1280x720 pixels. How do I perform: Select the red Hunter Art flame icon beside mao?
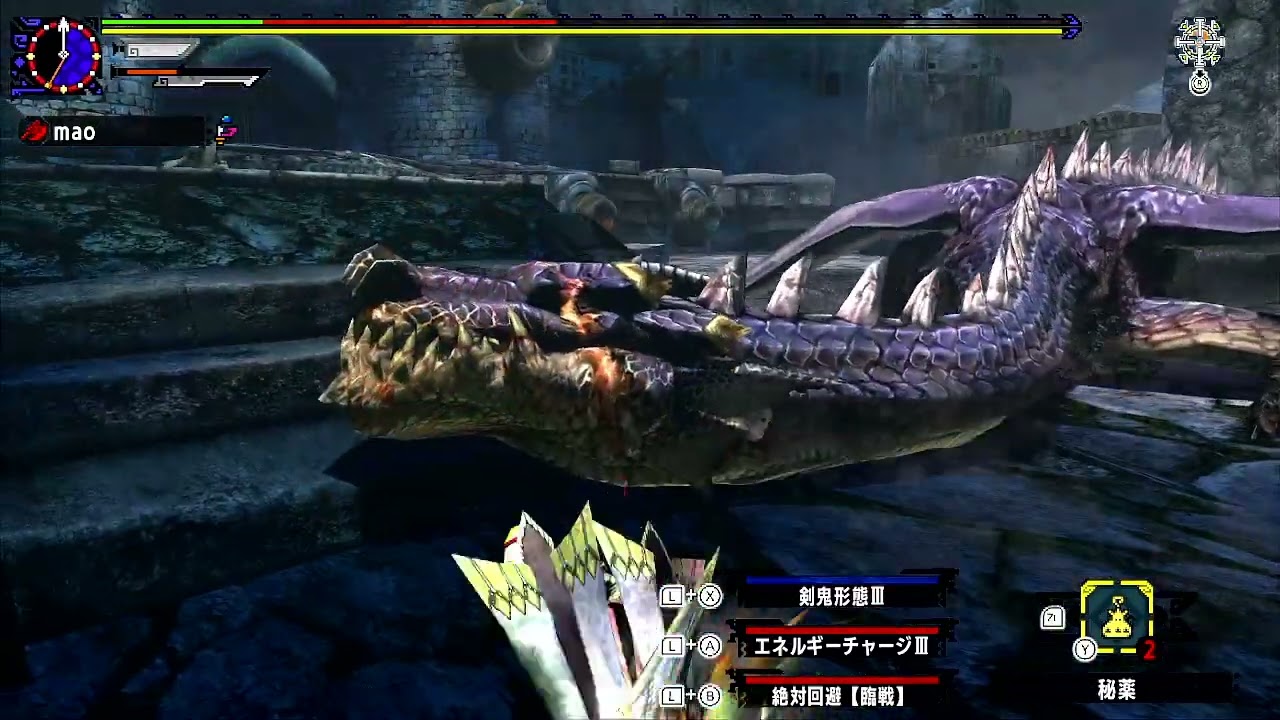[x=33, y=130]
